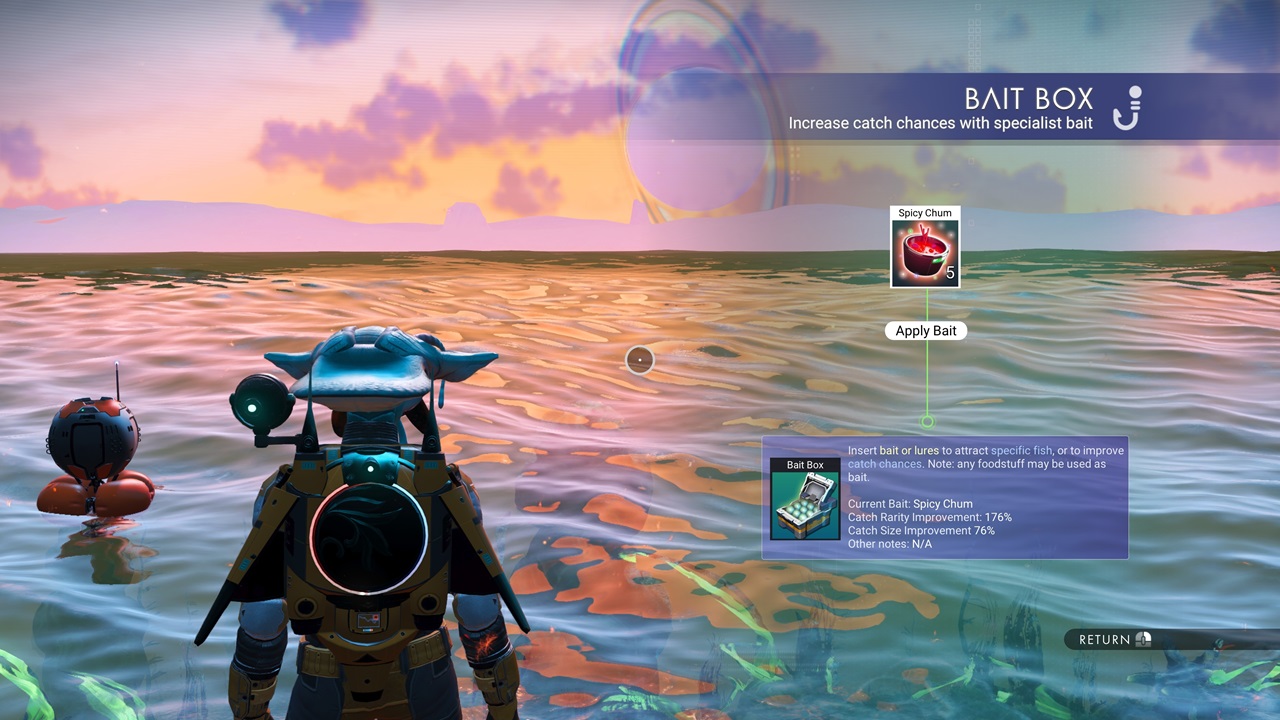
Task: Click the Return button
Action: click(1114, 639)
